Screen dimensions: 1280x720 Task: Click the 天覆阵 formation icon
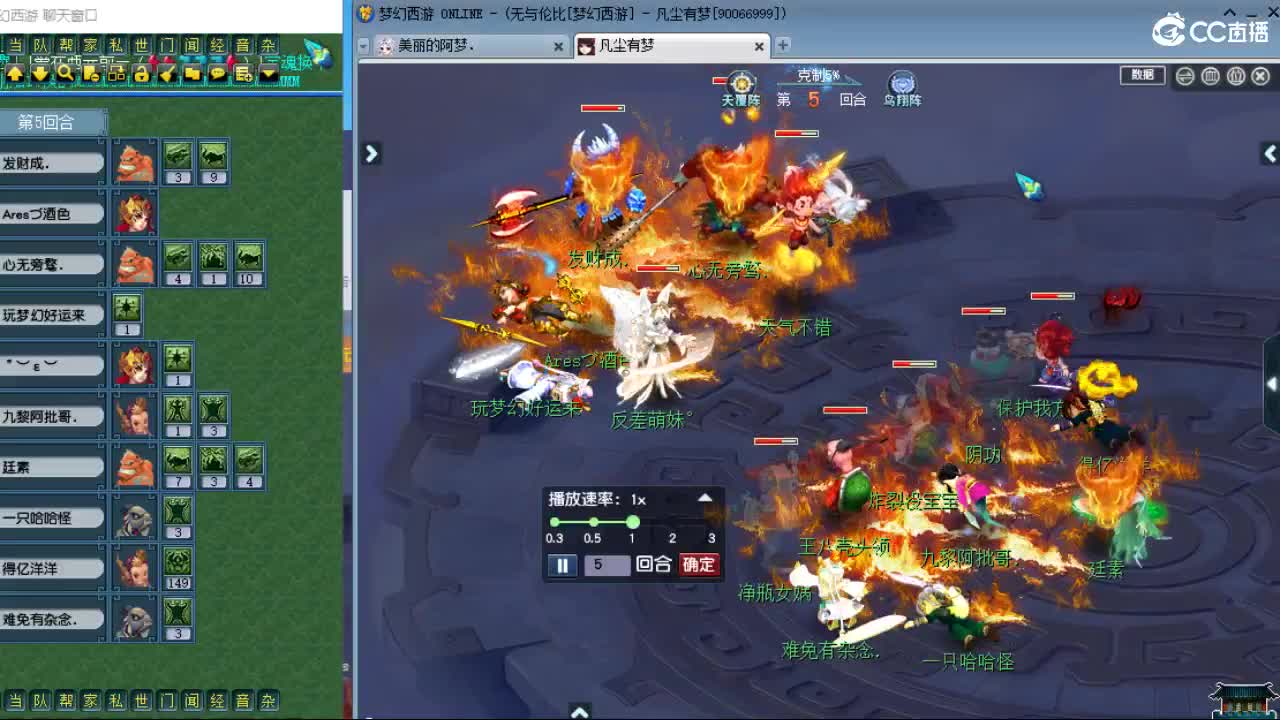click(x=740, y=82)
